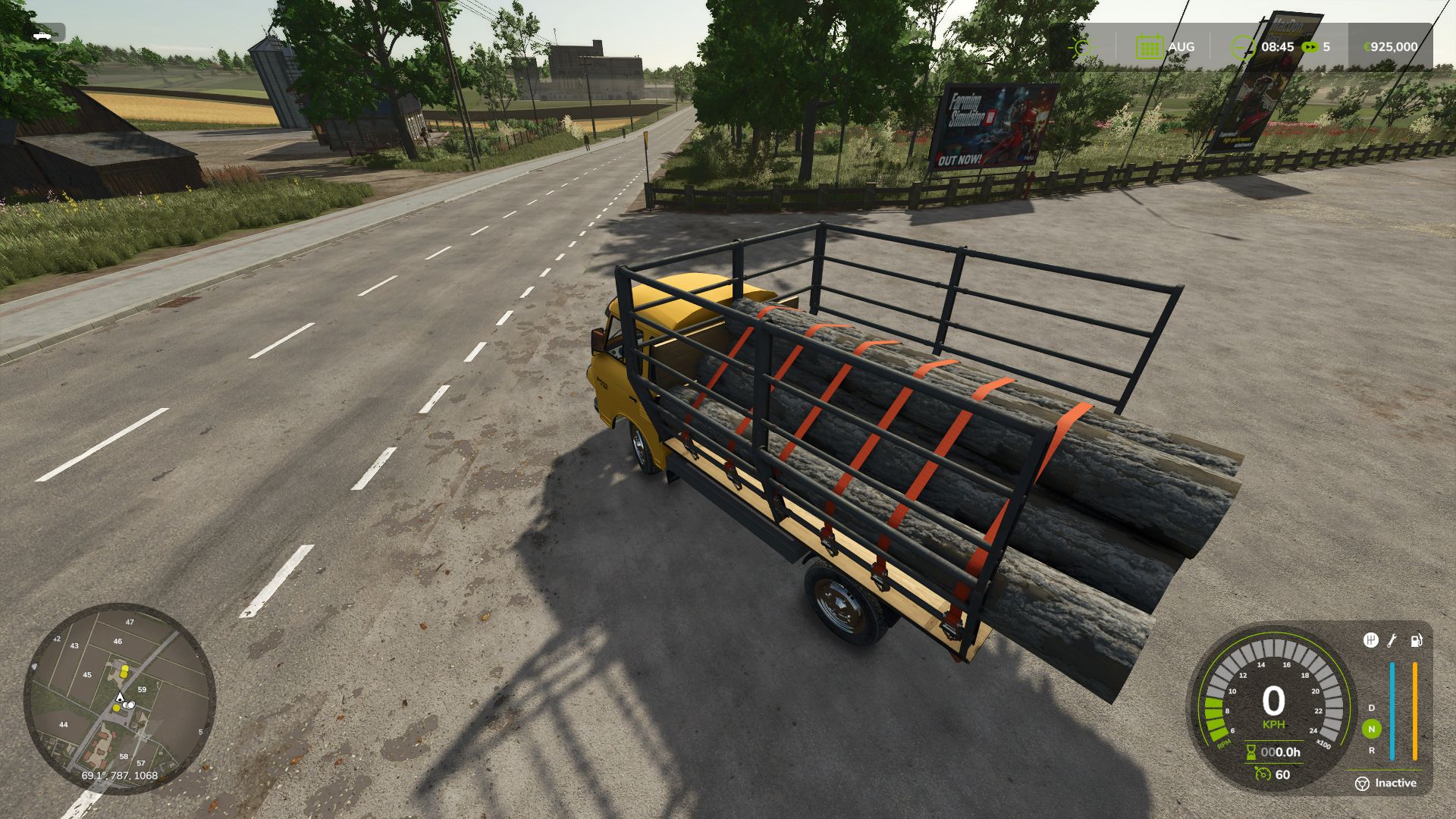1456x819 pixels.
Task: Switch gear selector to D drive mode
Action: (1371, 708)
